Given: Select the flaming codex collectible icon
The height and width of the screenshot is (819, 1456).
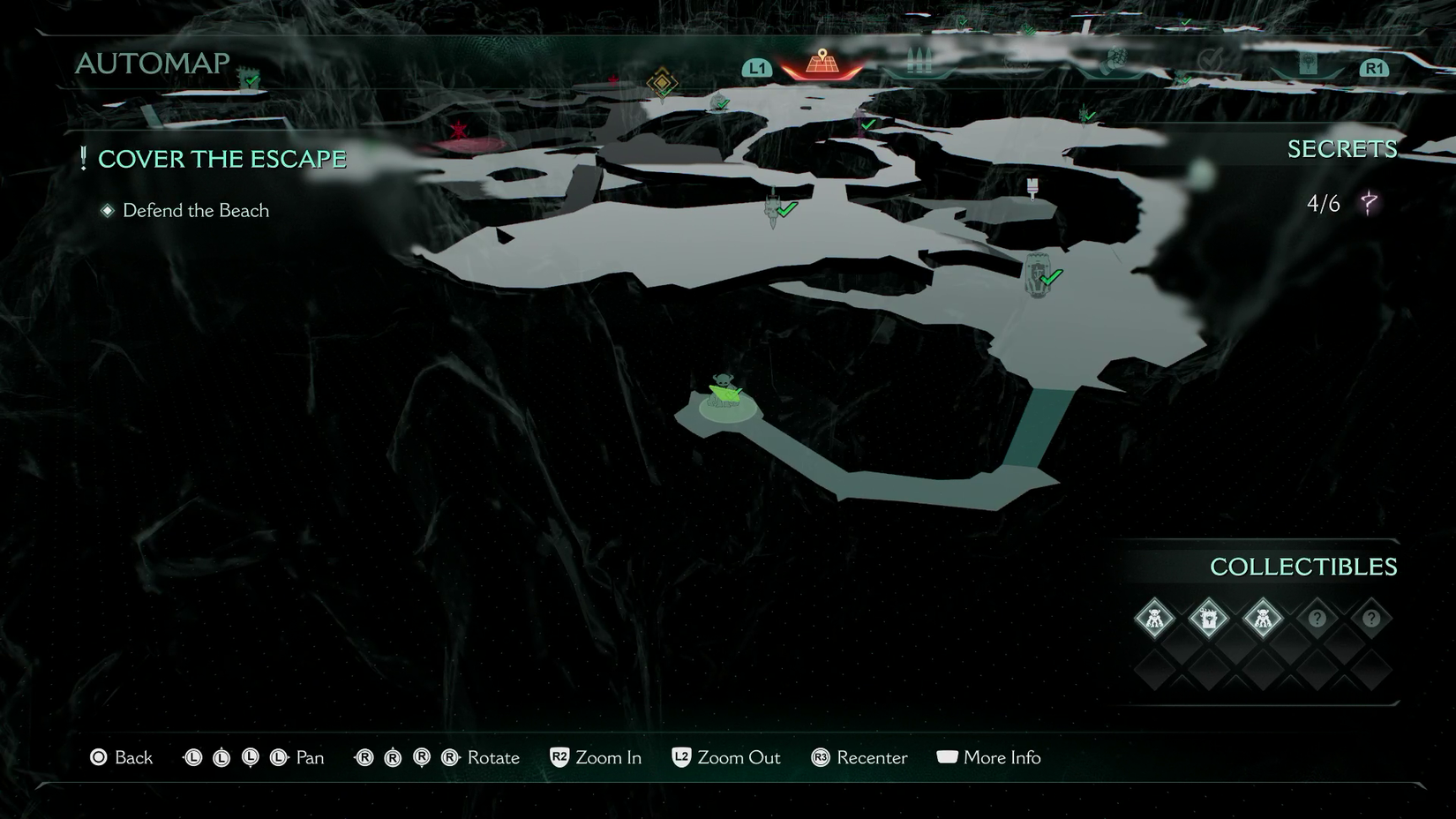Looking at the screenshot, I should pos(1208,619).
